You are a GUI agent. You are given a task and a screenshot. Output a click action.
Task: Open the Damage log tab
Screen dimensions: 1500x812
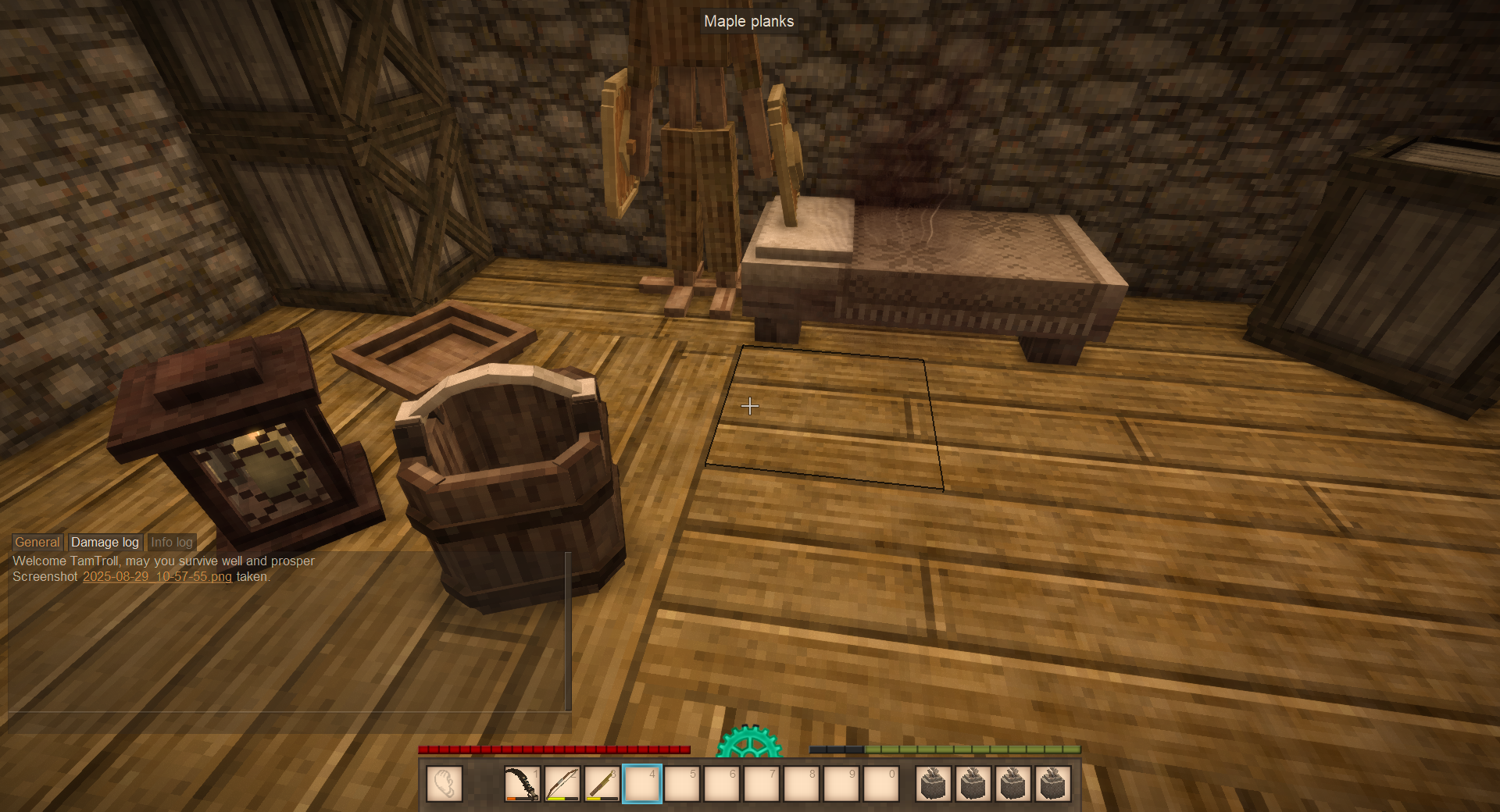click(x=105, y=542)
